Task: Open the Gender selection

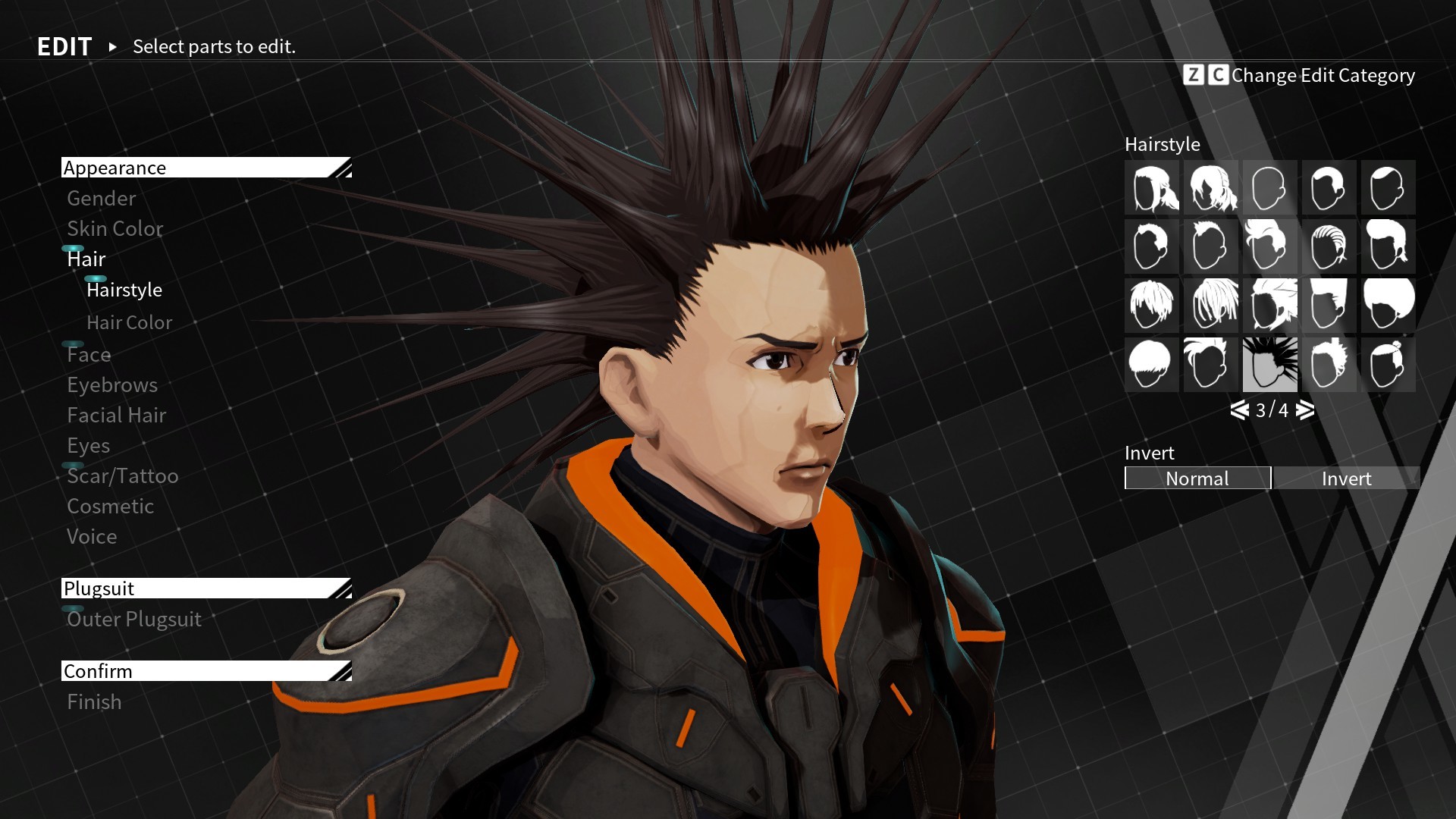Action: pyautogui.click(x=101, y=198)
